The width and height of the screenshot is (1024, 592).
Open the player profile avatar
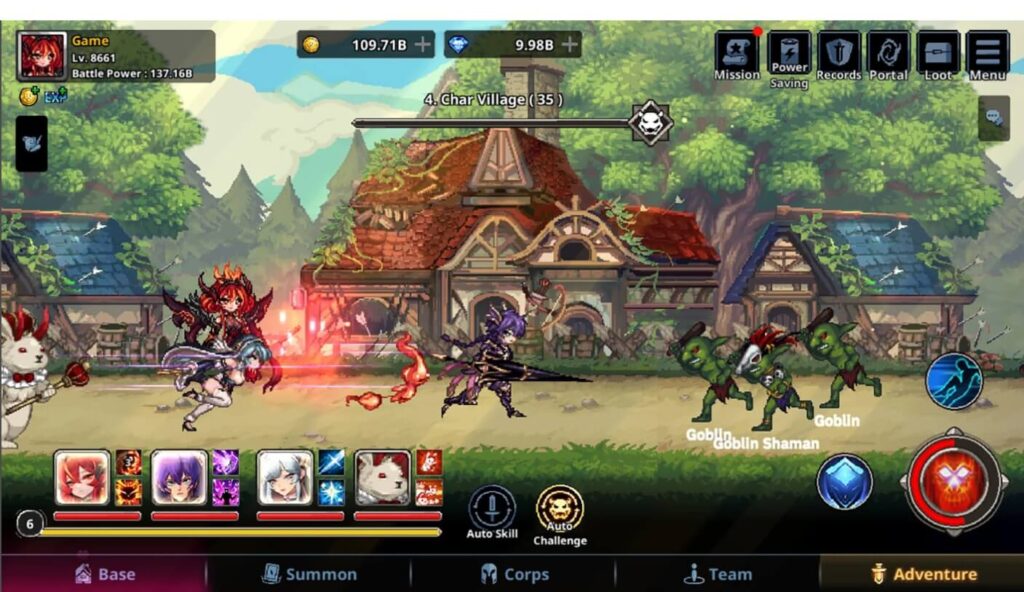tap(42, 56)
